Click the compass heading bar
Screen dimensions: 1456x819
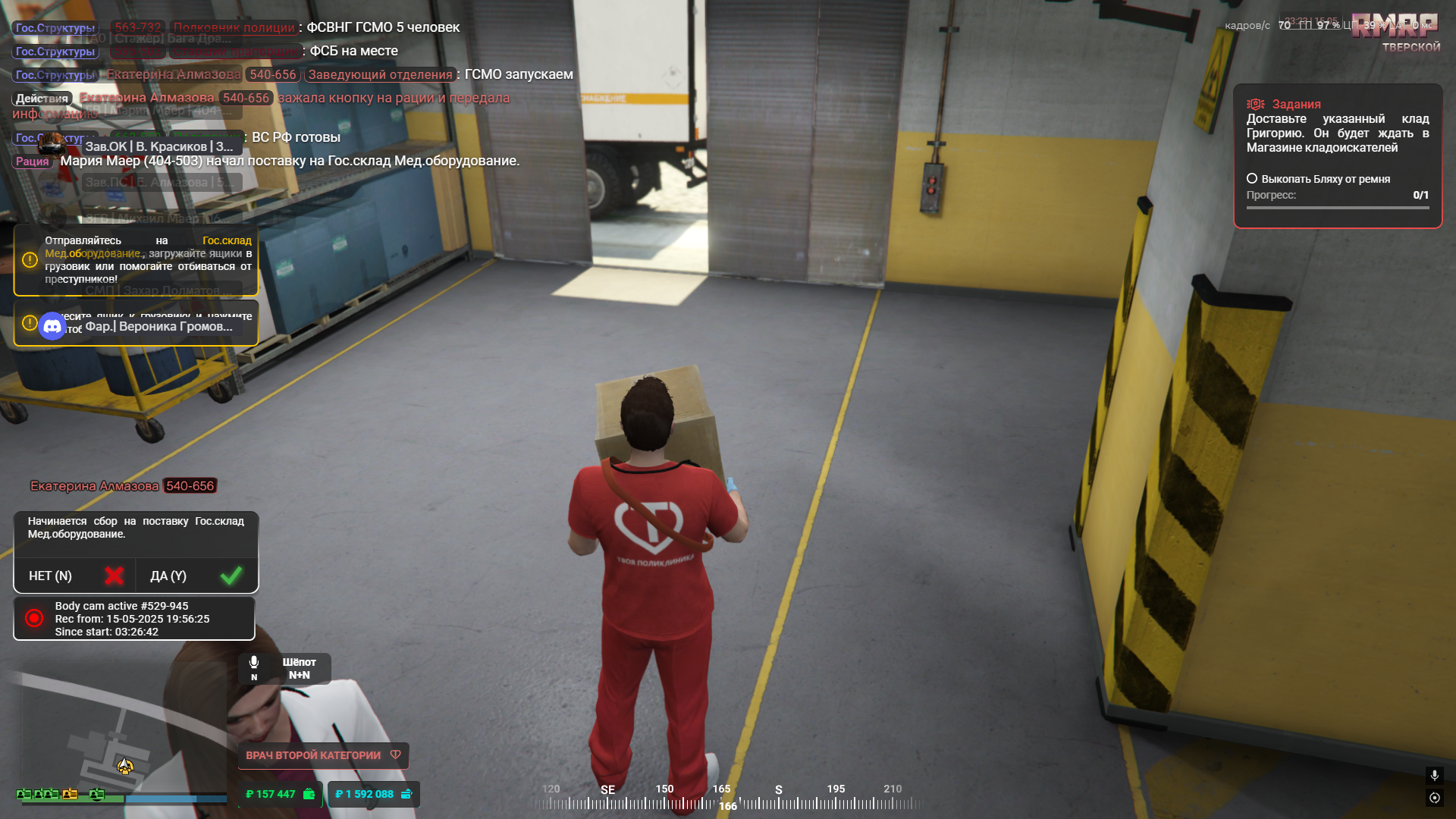coord(727,798)
